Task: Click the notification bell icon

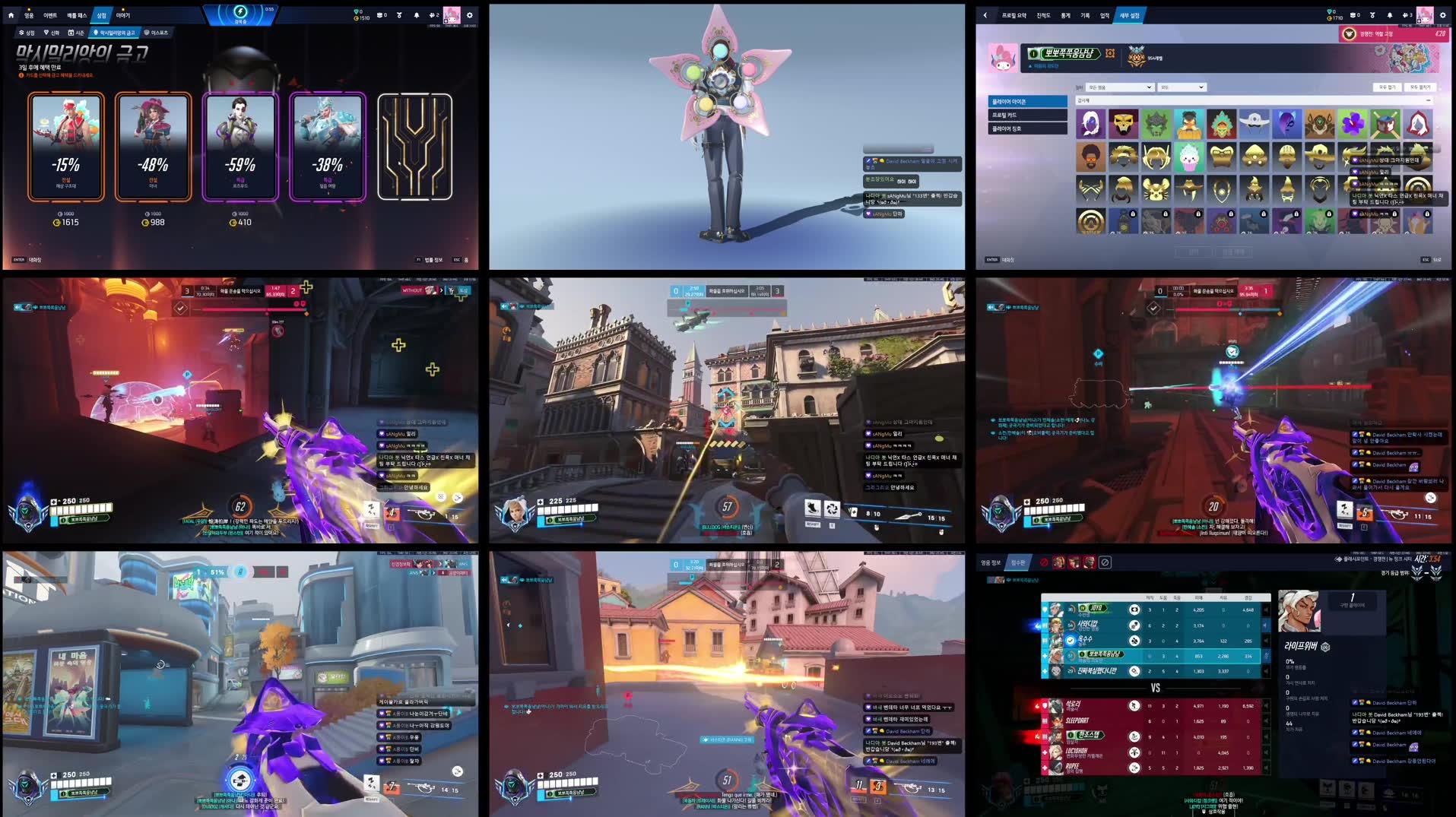Action: [x=415, y=14]
